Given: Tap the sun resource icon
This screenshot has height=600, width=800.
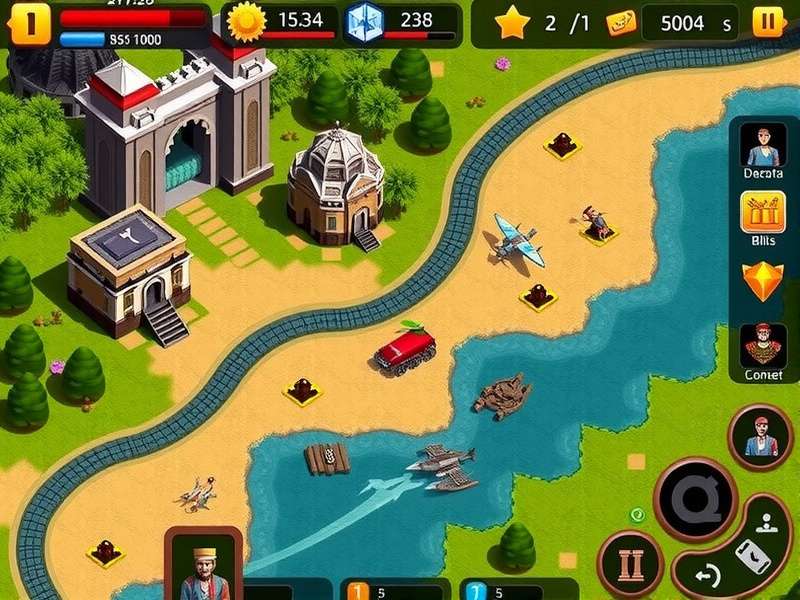Looking at the screenshot, I should click(x=247, y=20).
